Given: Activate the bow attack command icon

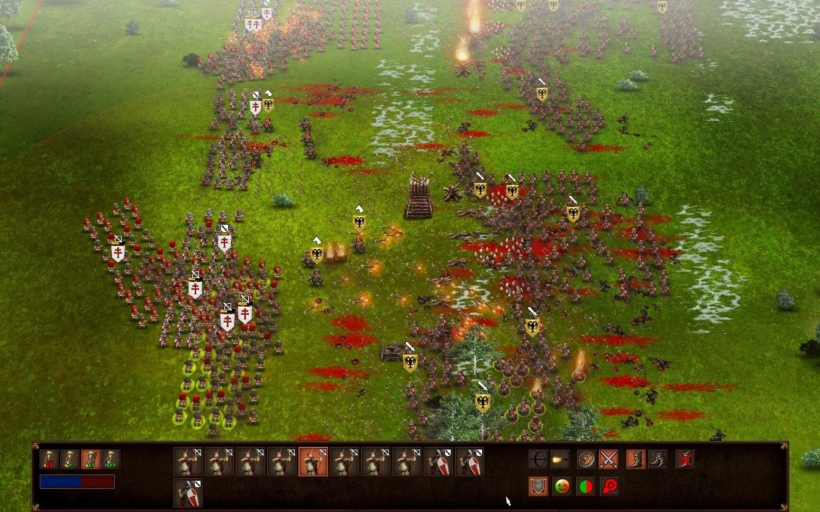Looking at the screenshot, I should pyautogui.click(x=538, y=459).
